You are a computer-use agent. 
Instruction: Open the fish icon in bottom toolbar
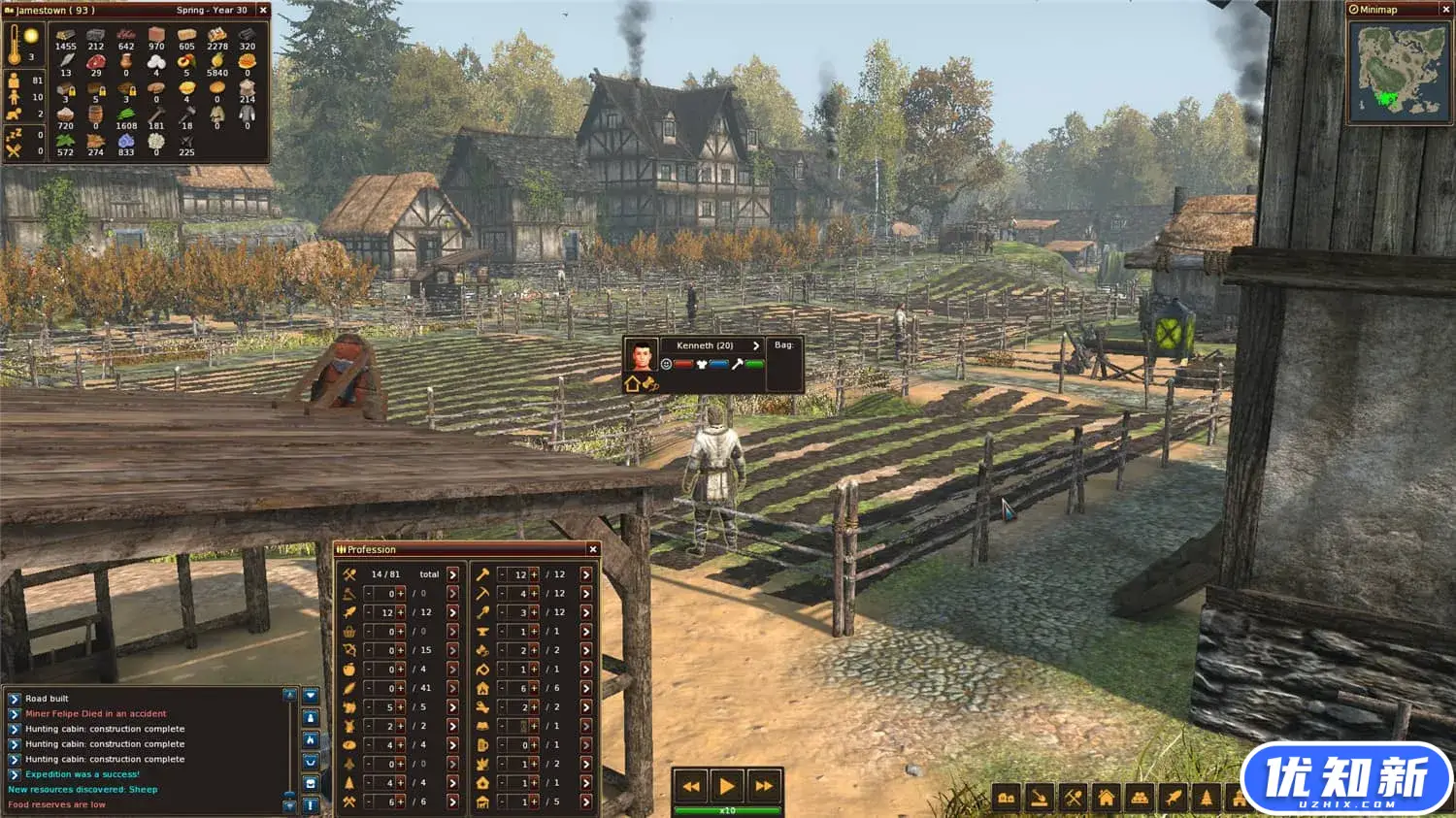[1174, 799]
